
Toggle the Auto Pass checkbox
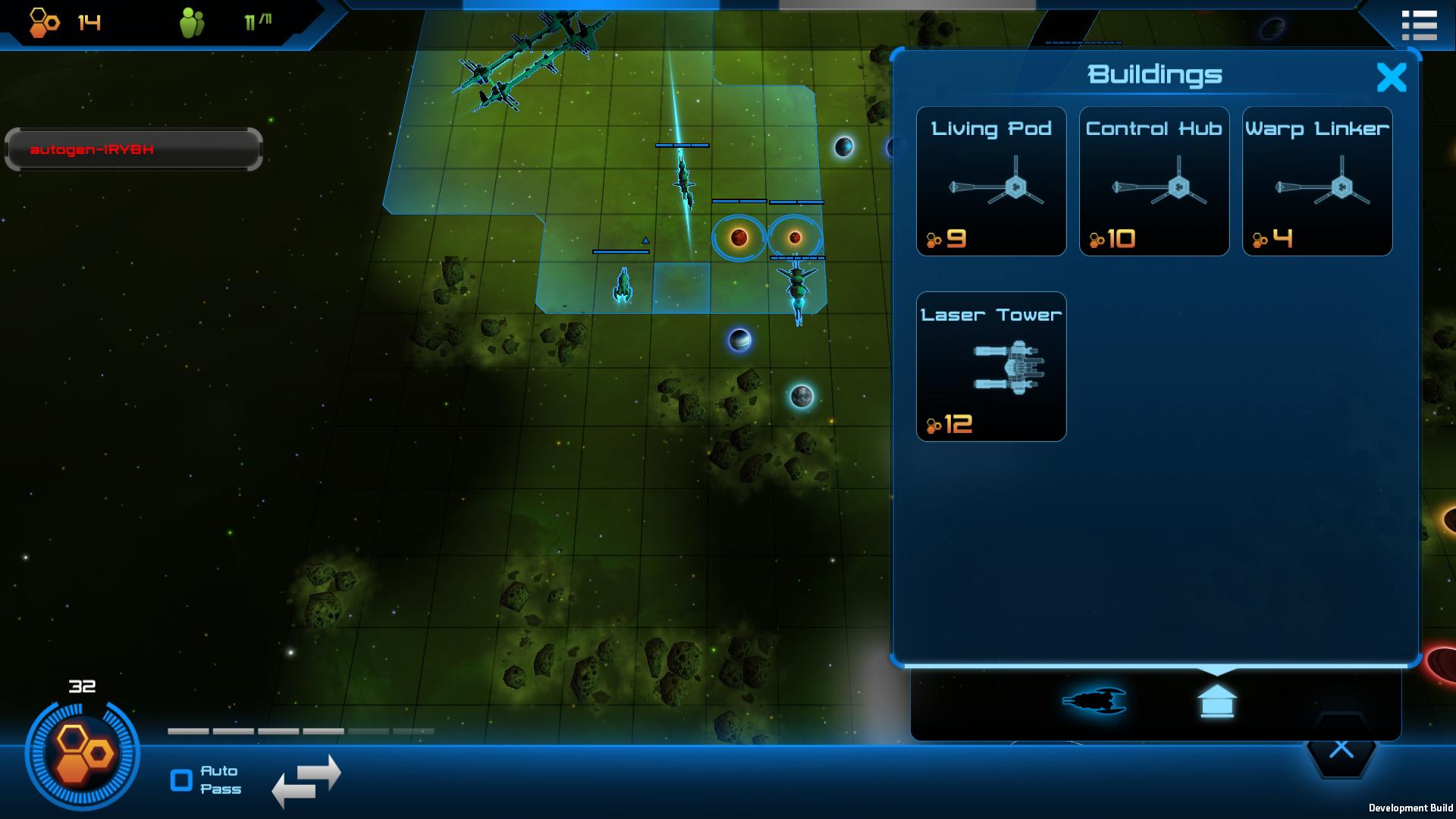[x=182, y=780]
